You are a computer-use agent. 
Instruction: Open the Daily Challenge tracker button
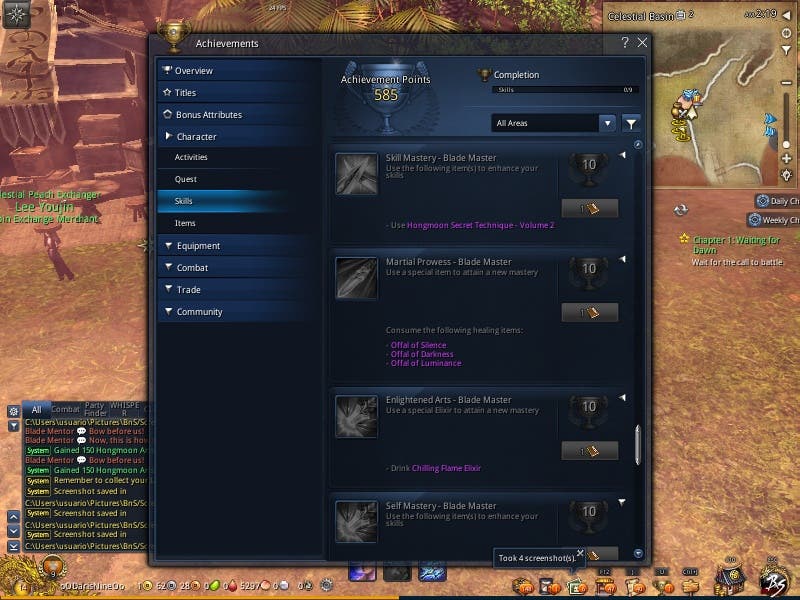(777, 201)
